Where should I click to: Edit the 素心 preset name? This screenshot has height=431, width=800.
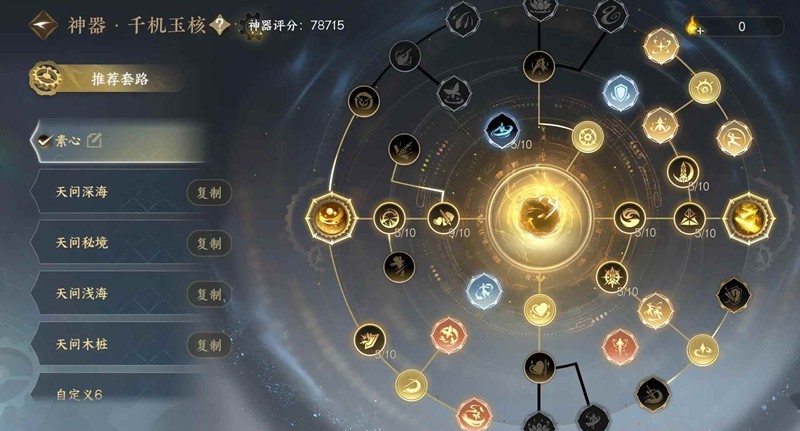[95, 141]
